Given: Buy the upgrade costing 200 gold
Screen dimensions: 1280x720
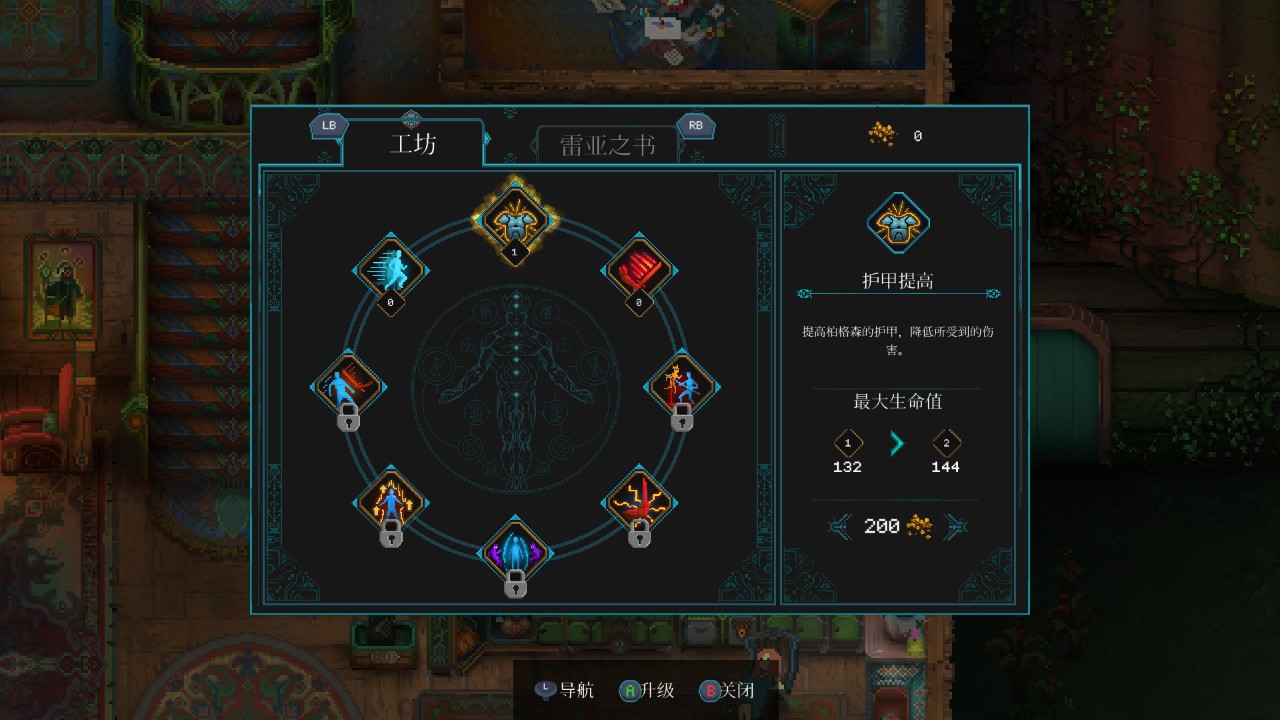Looking at the screenshot, I should click(895, 526).
